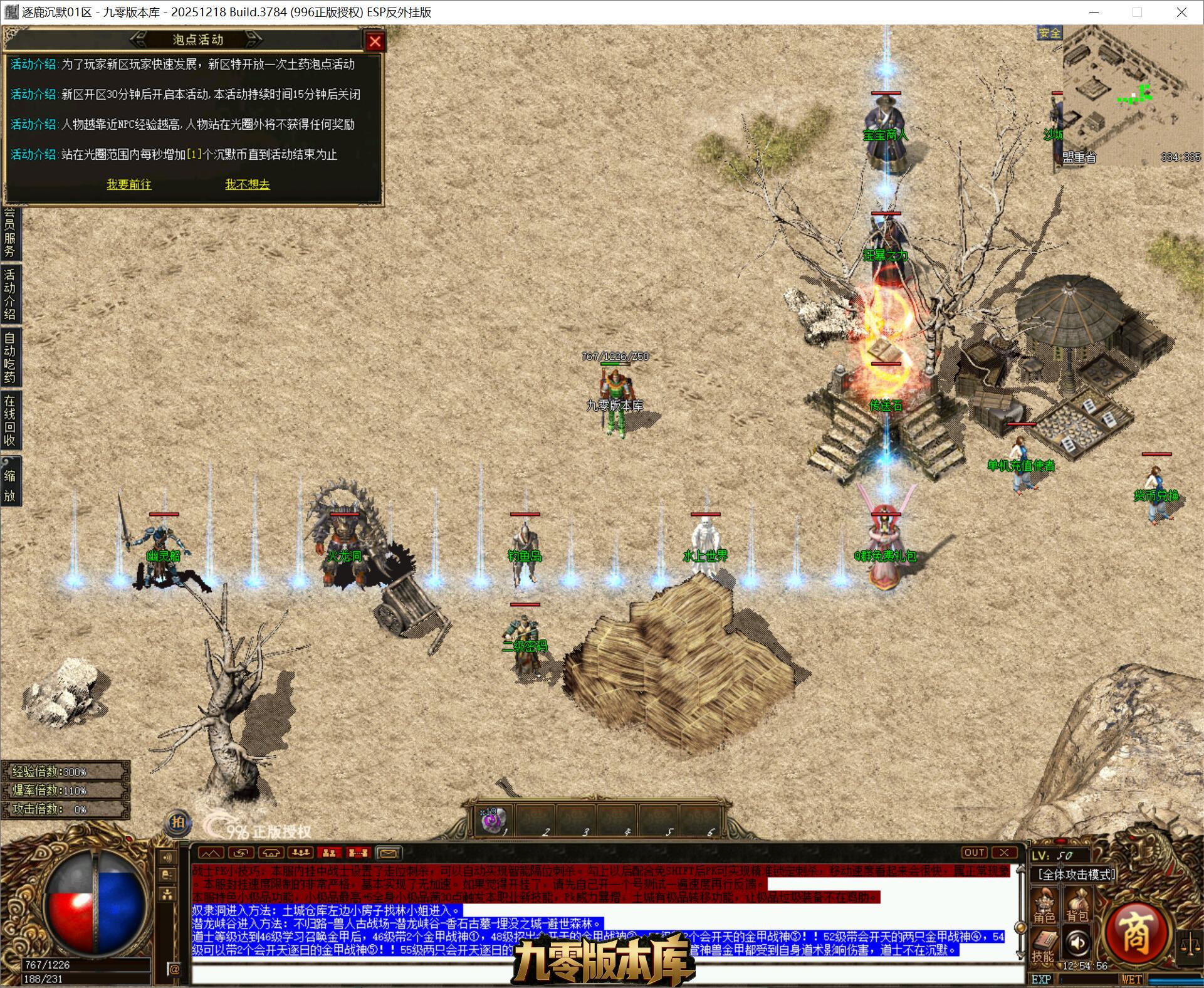1204x988 pixels.
Task: Open the 活动介绍 side tab
Action: tap(10, 294)
